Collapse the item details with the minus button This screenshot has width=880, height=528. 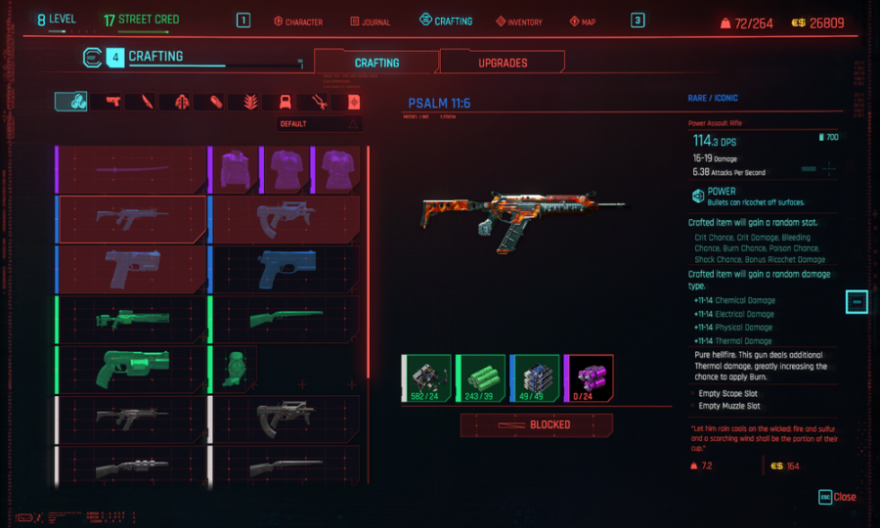coord(856,301)
